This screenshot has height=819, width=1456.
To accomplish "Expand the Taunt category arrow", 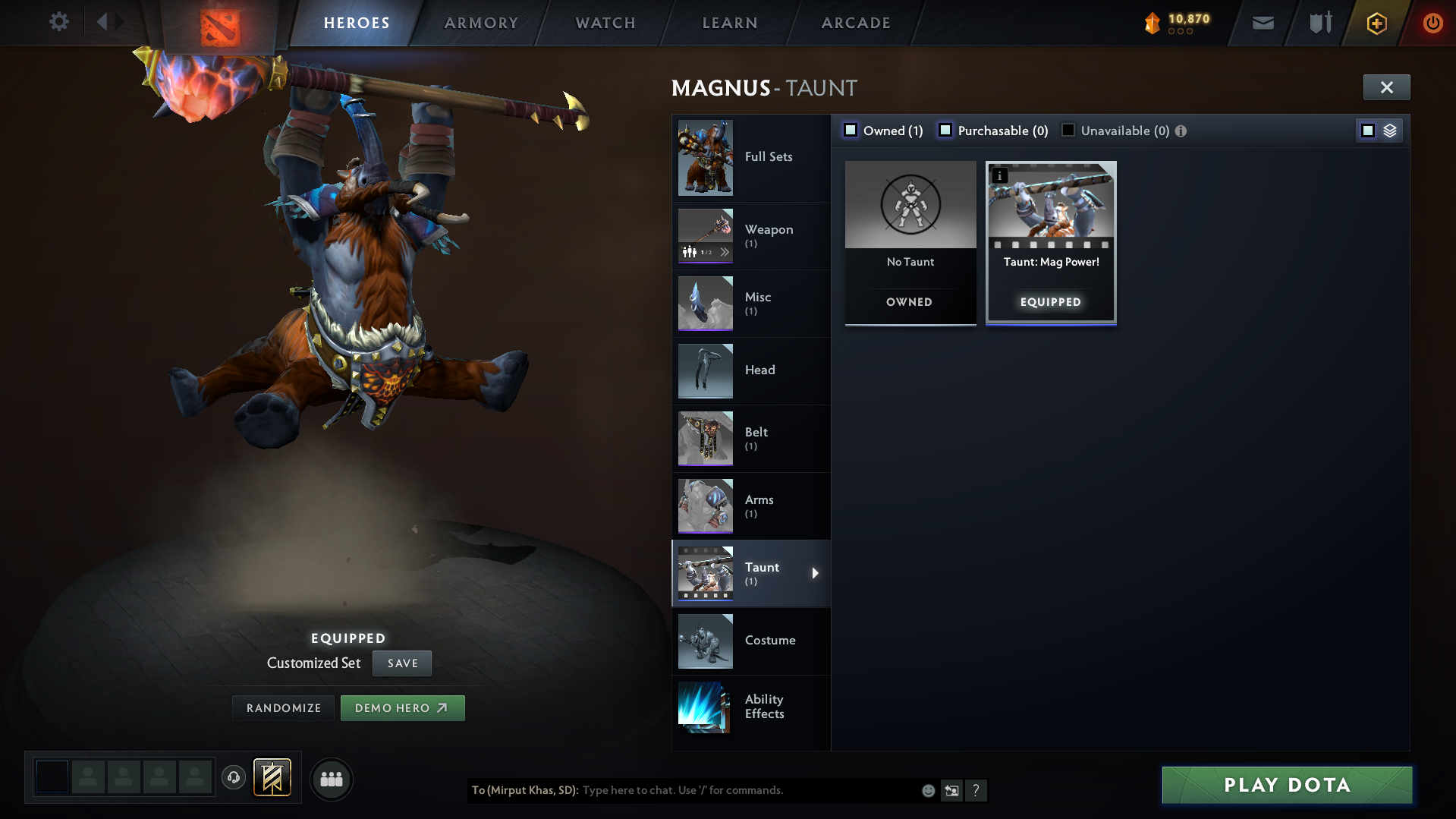I will 816,574.
